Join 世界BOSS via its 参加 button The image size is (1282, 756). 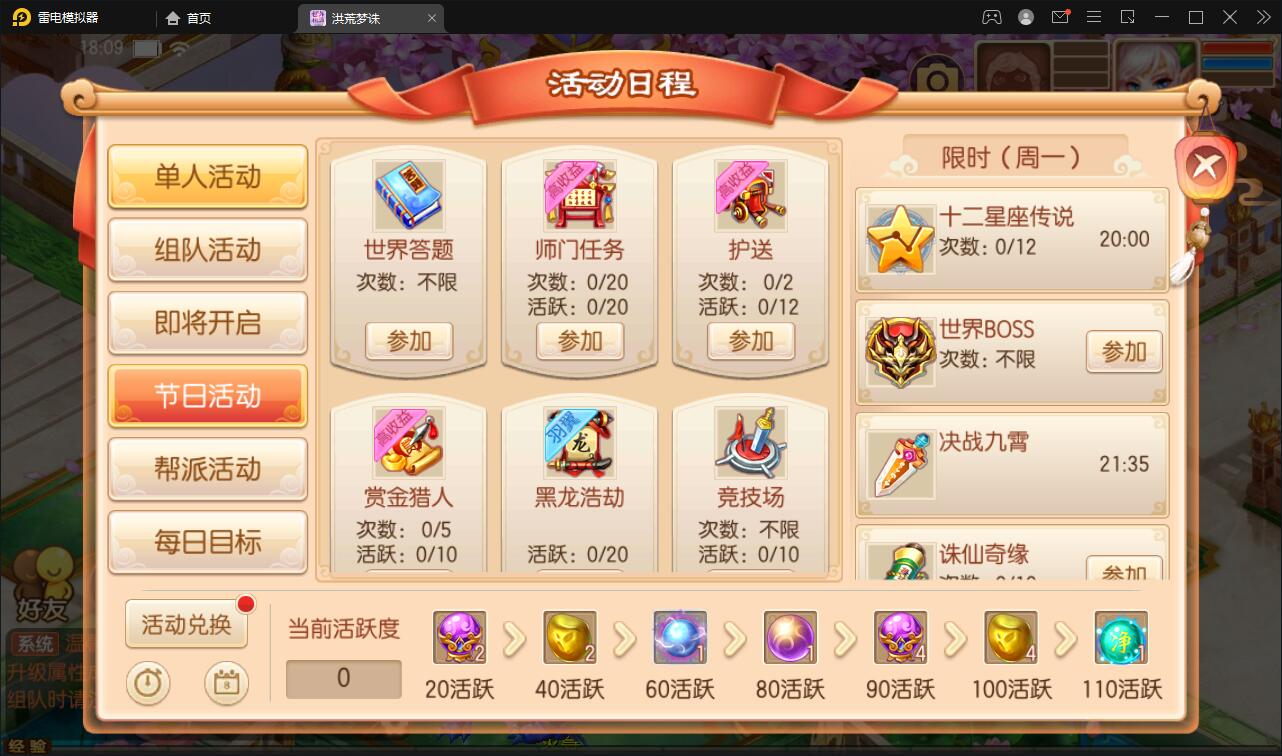coord(1123,352)
